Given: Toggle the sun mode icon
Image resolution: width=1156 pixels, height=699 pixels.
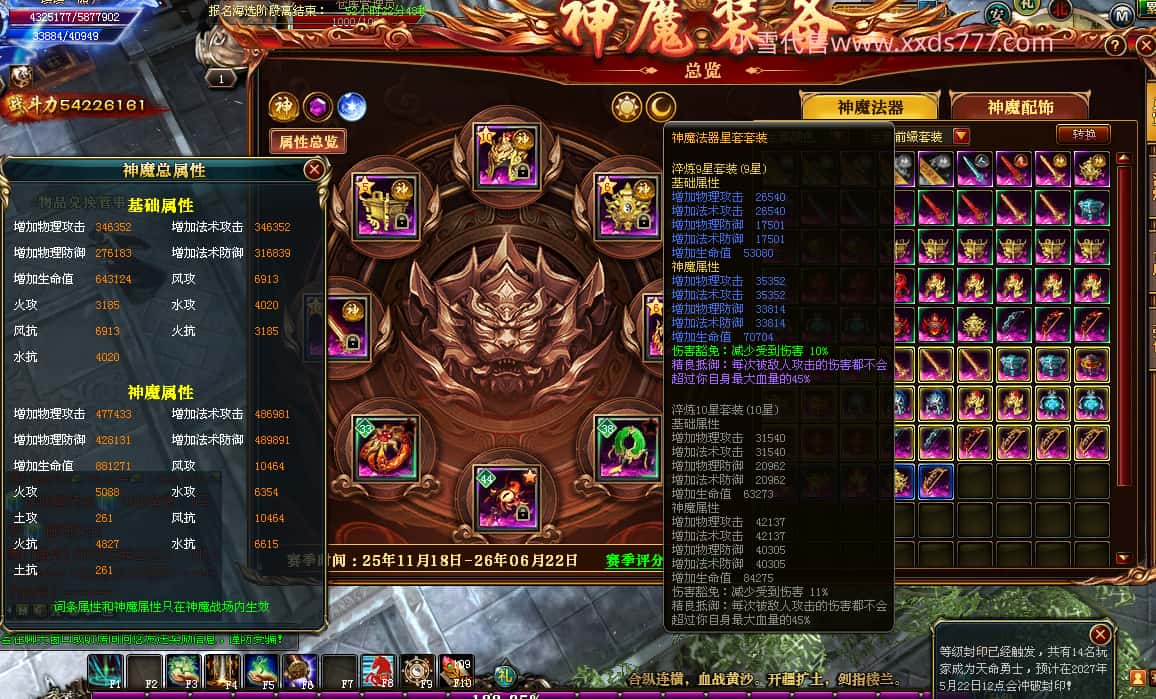Looking at the screenshot, I should click(x=627, y=106).
